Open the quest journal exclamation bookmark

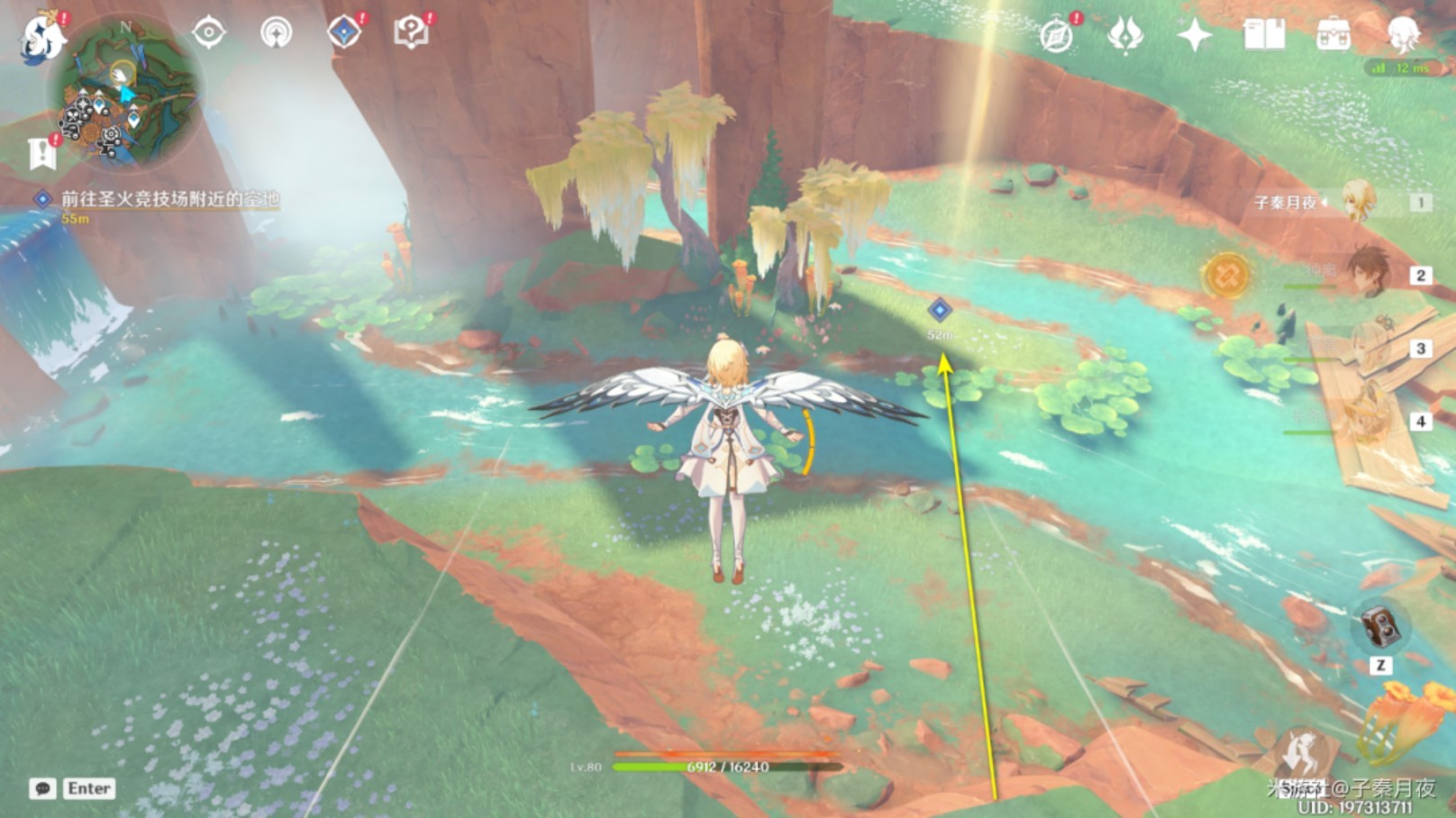[x=42, y=153]
